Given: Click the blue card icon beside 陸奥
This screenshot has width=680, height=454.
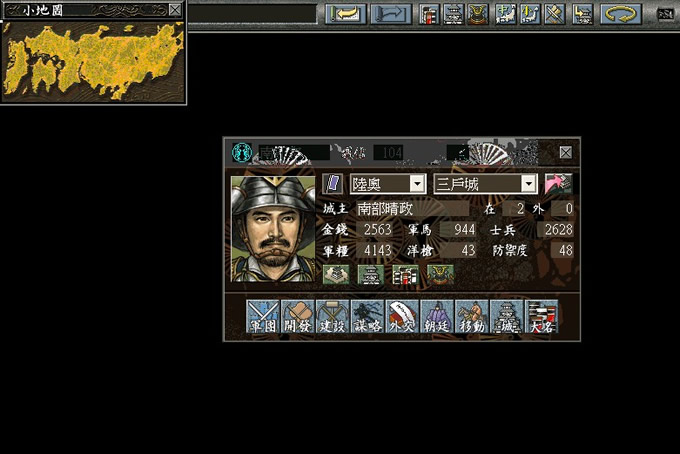Looking at the screenshot, I should [333, 184].
